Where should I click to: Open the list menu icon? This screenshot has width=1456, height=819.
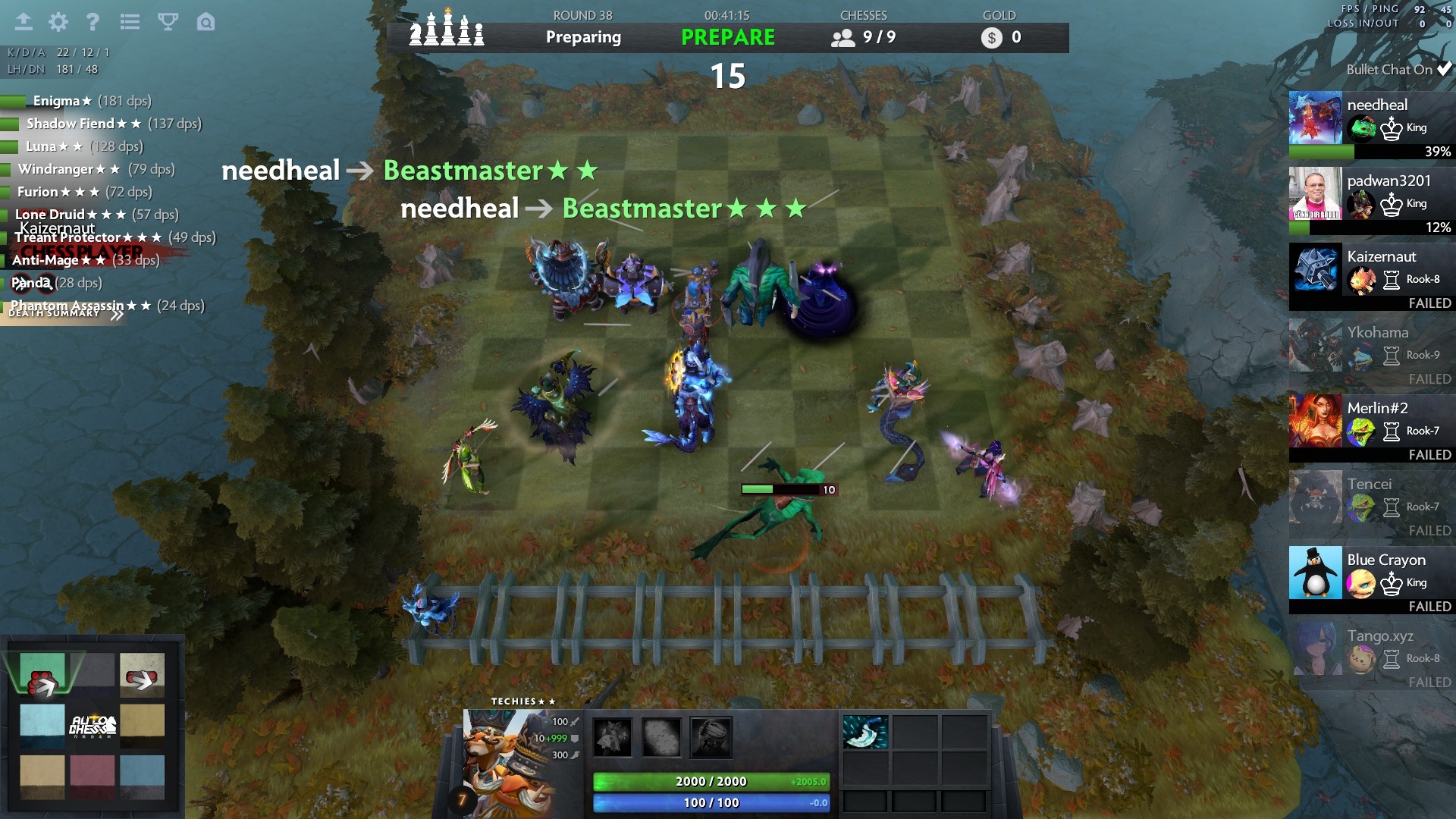click(130, 22)
